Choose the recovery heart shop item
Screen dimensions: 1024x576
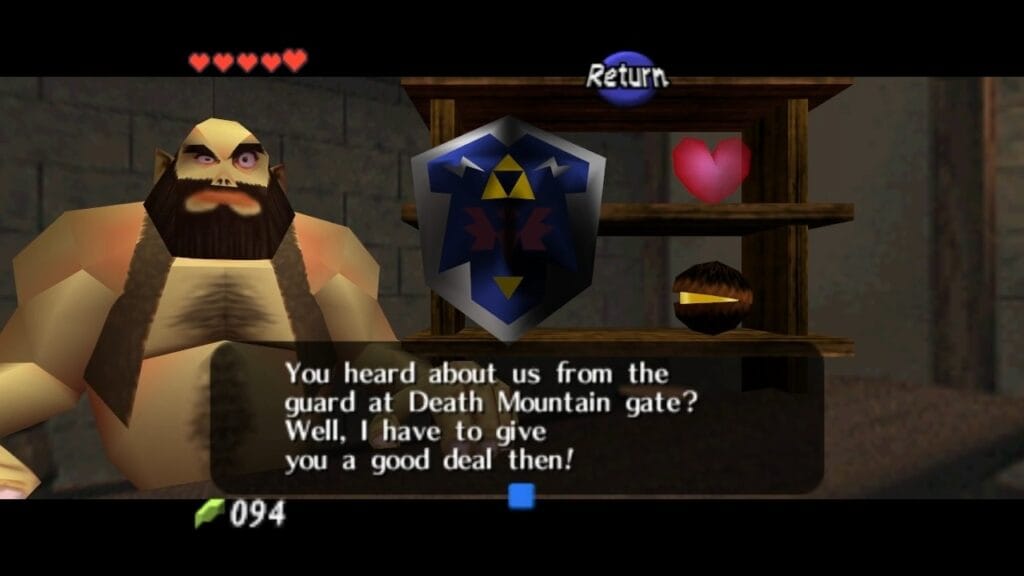click(x=711, y=168)
